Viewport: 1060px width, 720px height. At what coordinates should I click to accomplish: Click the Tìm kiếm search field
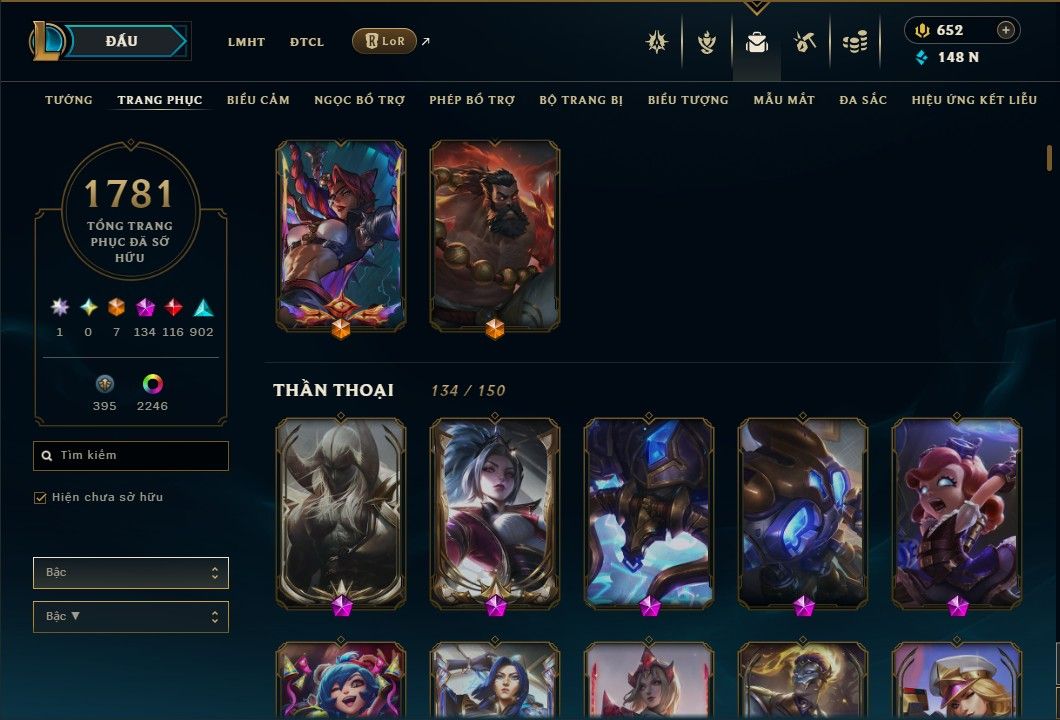pos(131,456)
